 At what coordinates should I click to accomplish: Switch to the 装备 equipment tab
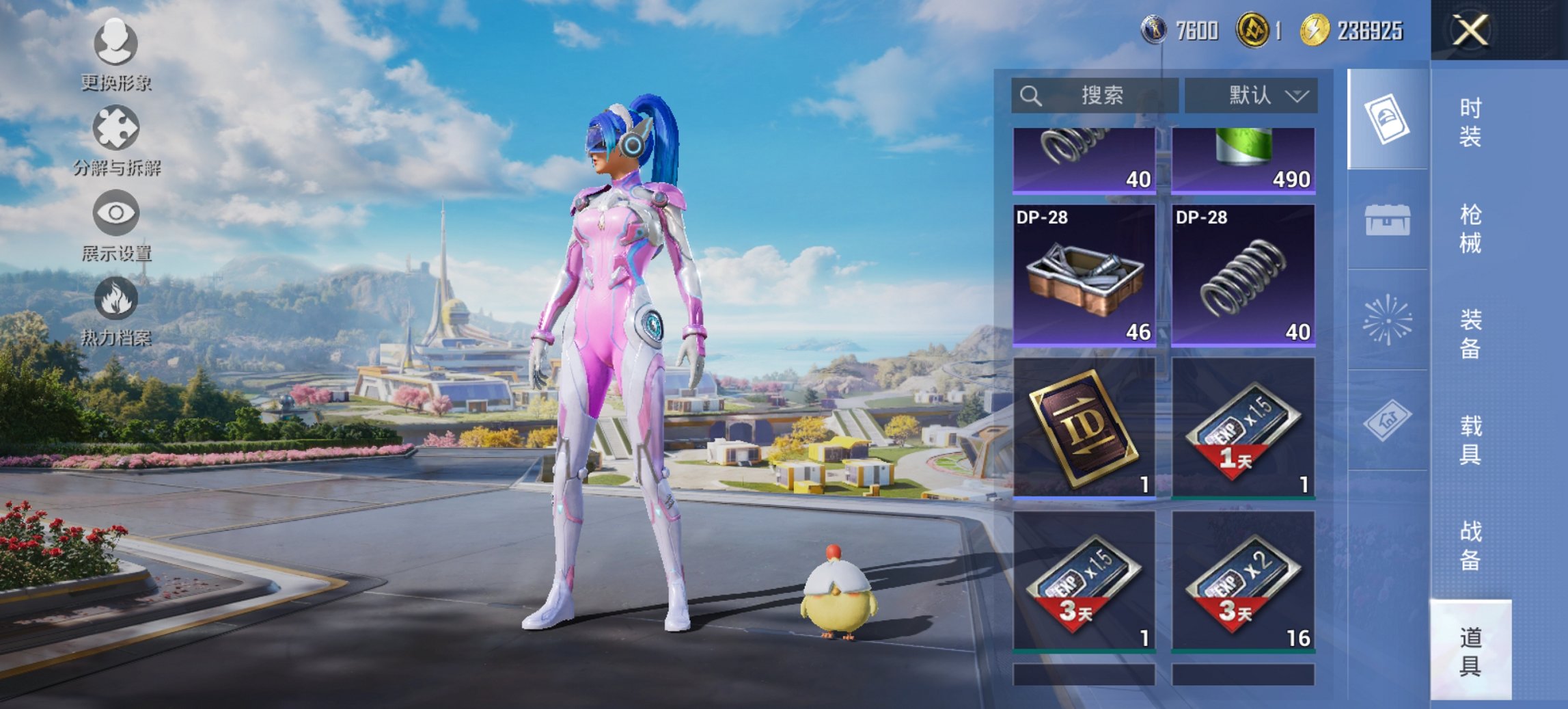(1470, 334)
